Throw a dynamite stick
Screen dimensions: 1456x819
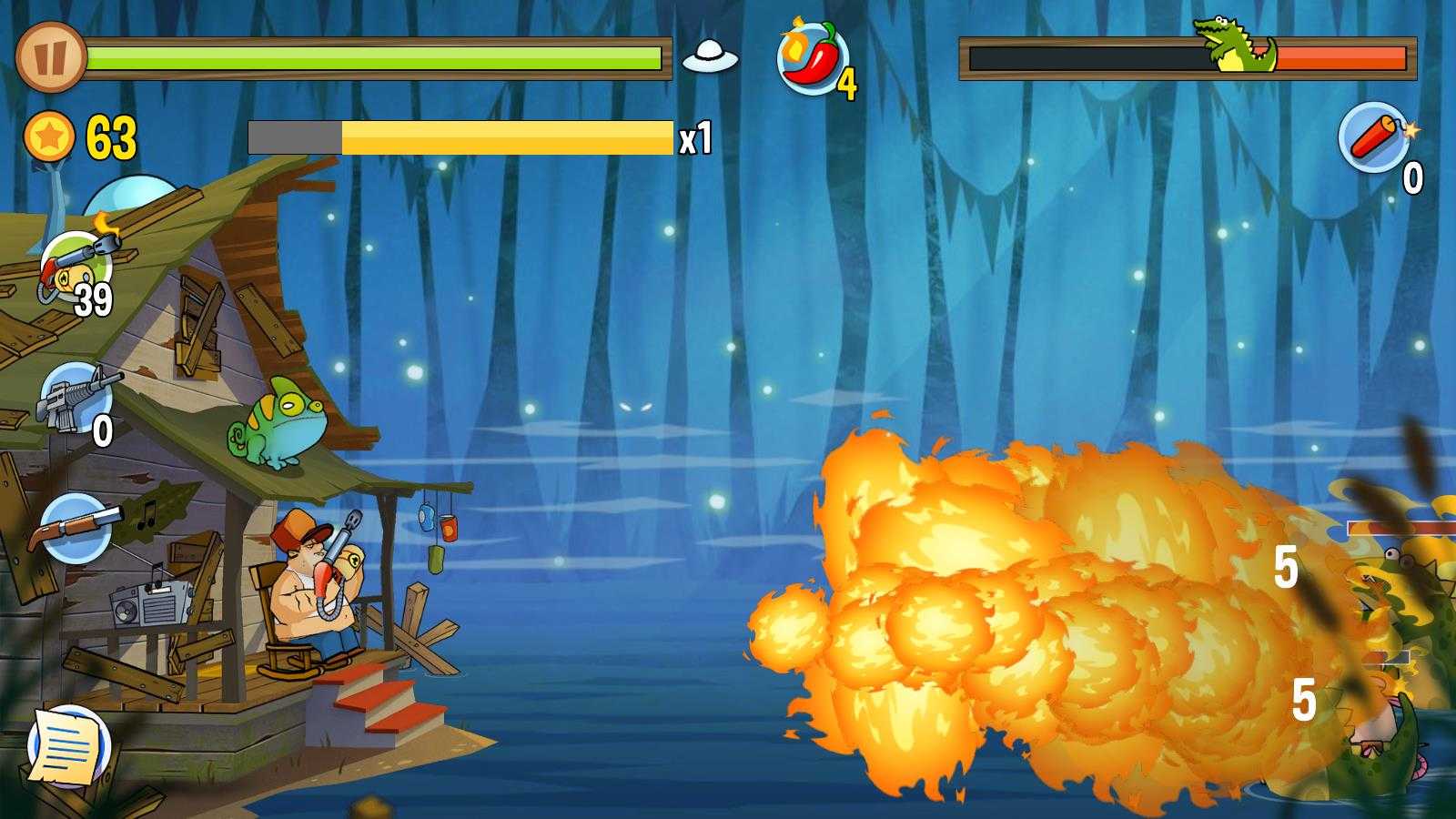tap(1374, 137)
